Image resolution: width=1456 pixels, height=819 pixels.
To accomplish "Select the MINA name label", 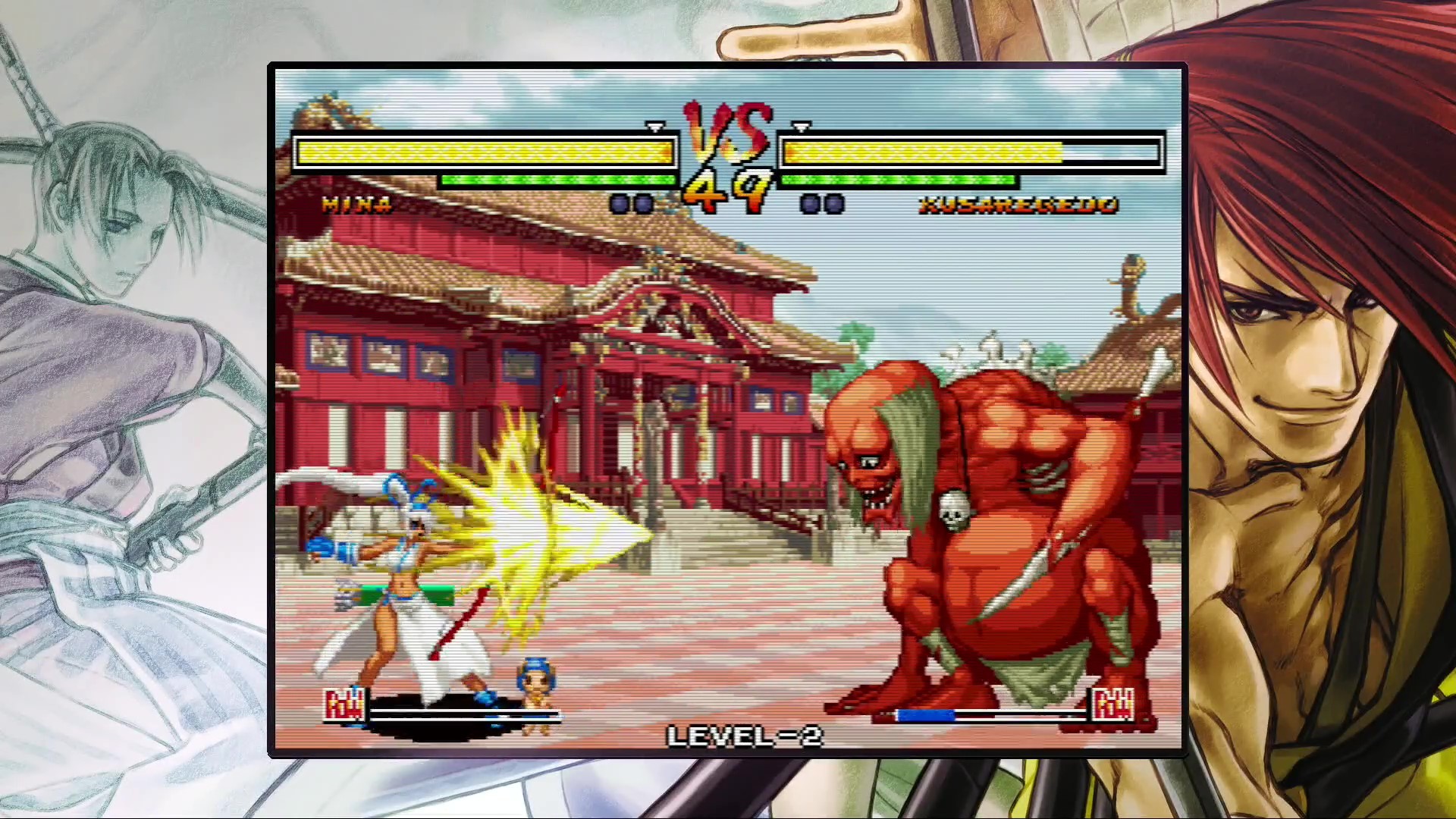I will coord(356,204).
